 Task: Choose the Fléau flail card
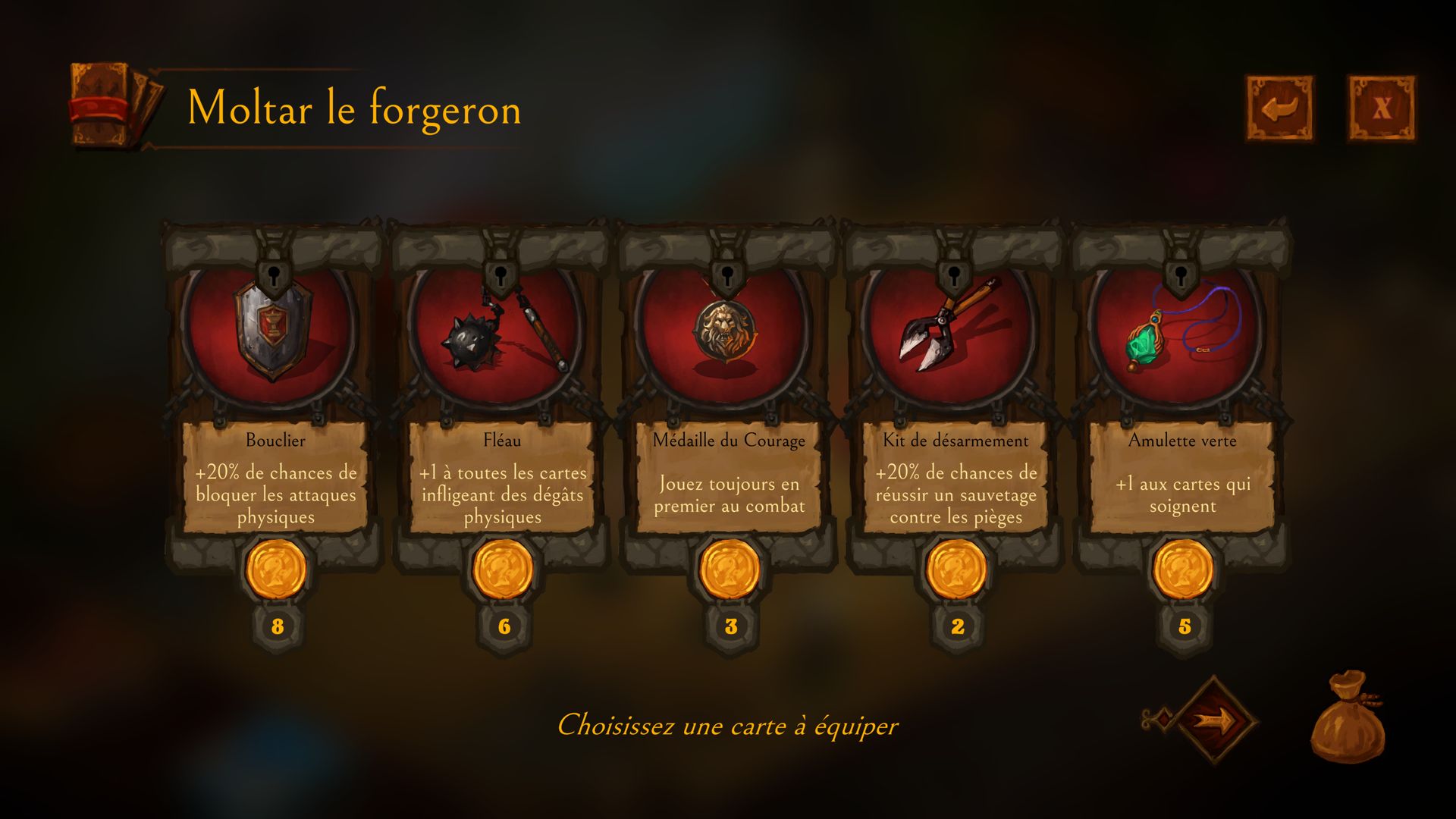tap(502, 379)
